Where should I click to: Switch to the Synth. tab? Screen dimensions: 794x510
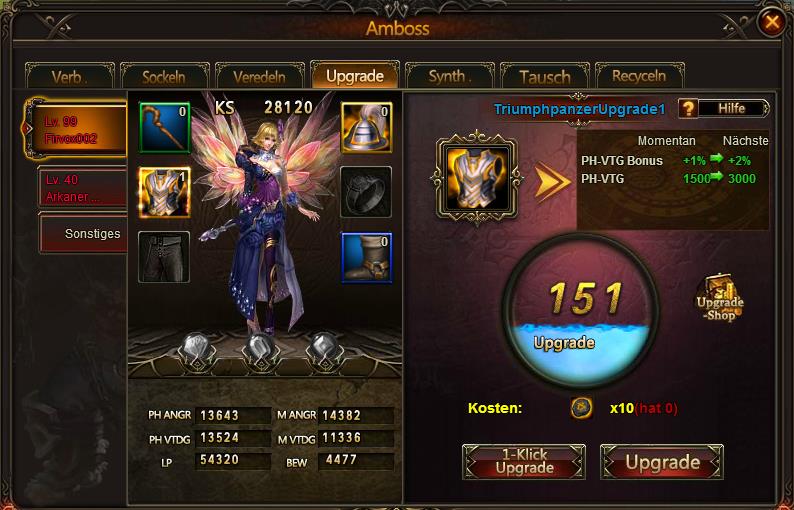coord(448,77)
